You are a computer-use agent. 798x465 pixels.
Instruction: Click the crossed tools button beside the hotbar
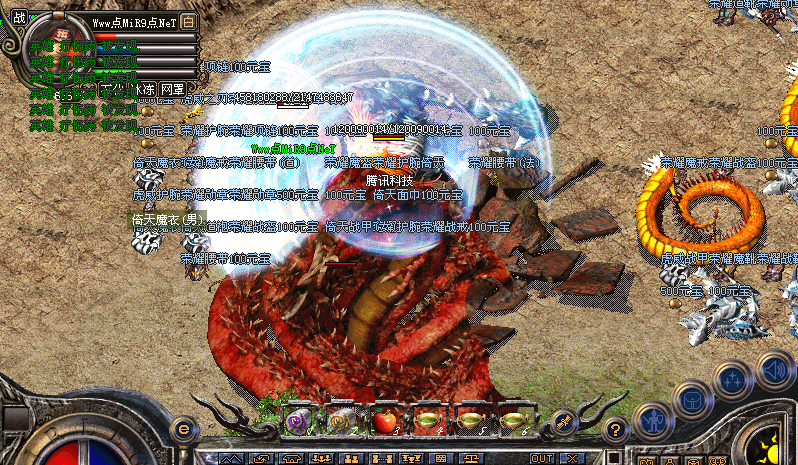[564, 422]
